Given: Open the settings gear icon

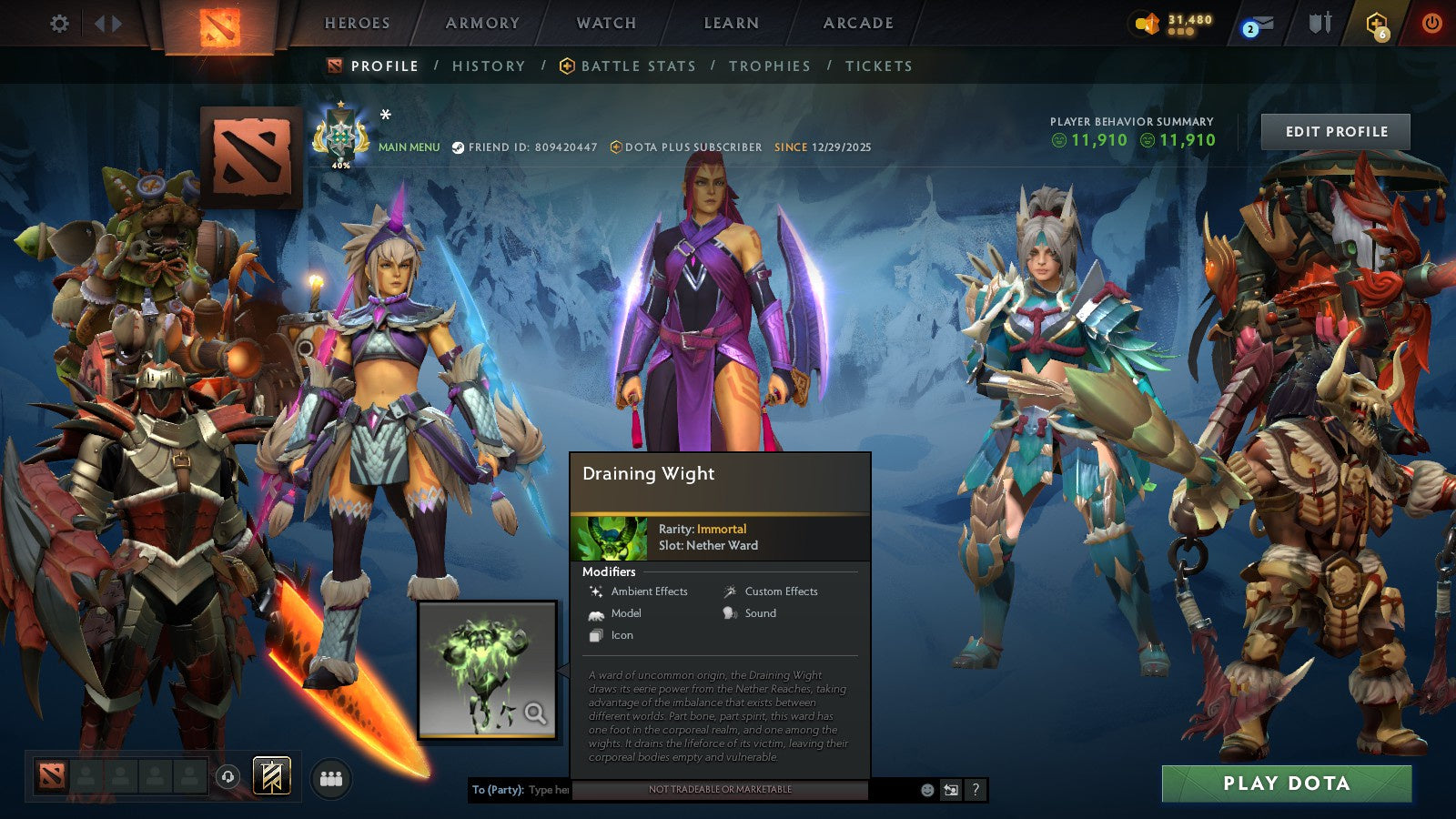Looking at the screenshot, I should pyautogui.click(x=59, y=25).
